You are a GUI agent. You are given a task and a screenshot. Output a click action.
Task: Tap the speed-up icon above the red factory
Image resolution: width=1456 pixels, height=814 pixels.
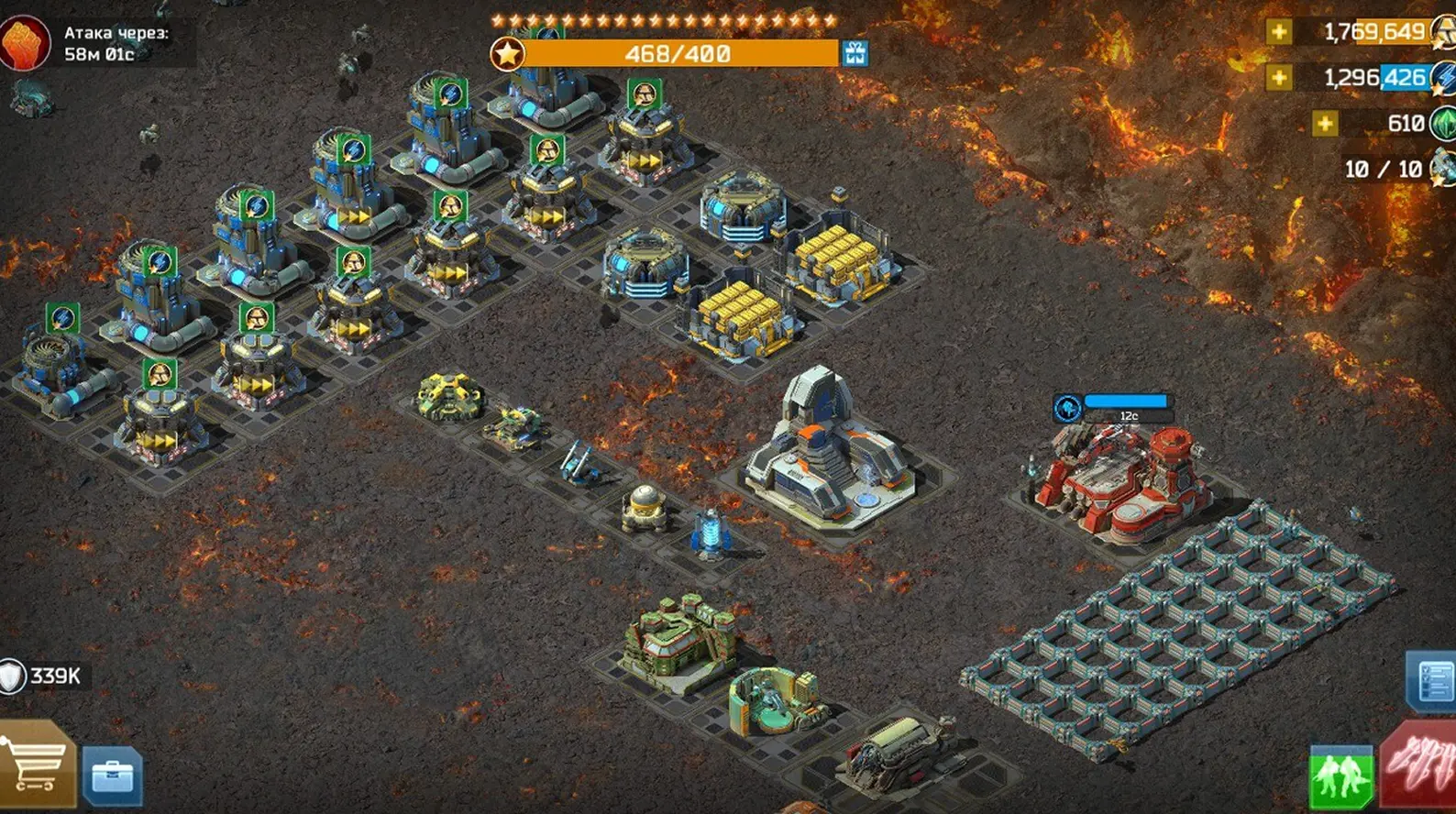pyautogui.click(x=1067, y=408)
